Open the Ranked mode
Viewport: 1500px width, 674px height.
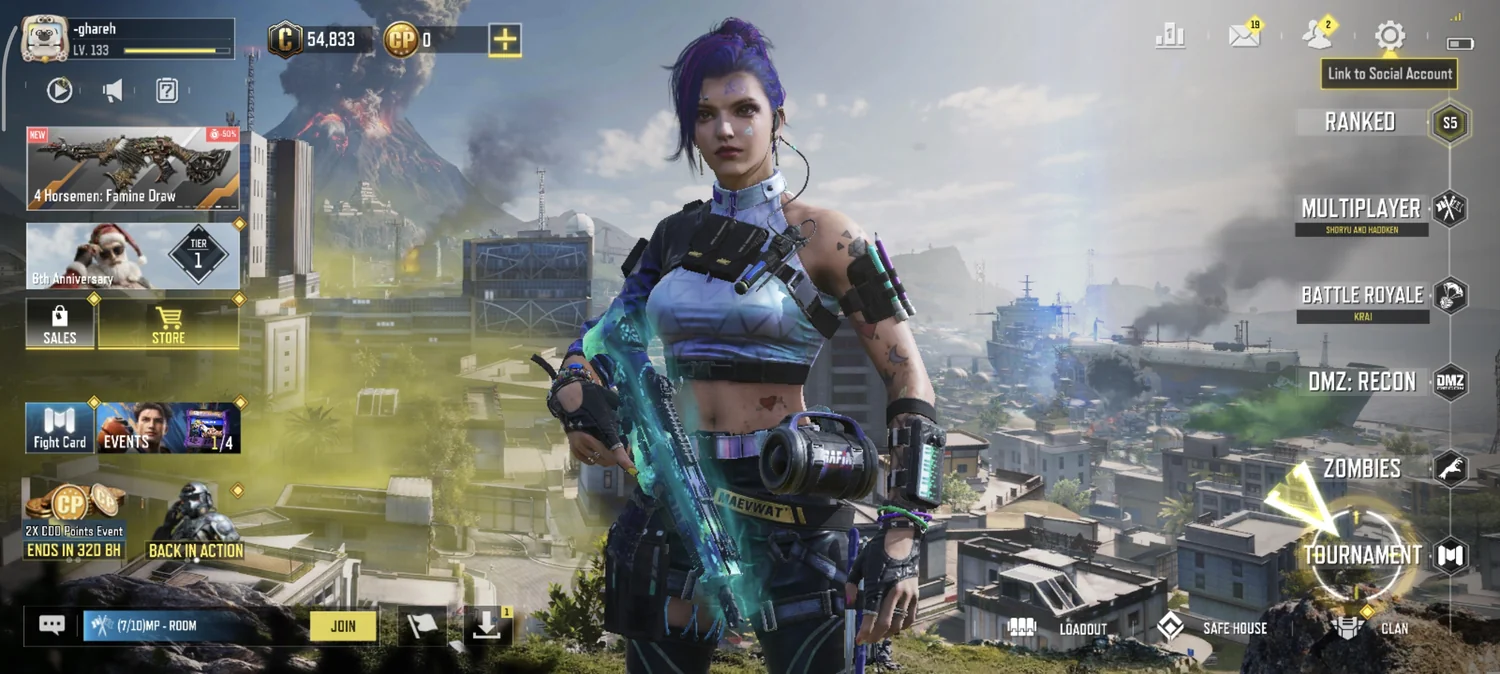[1362, 123]
